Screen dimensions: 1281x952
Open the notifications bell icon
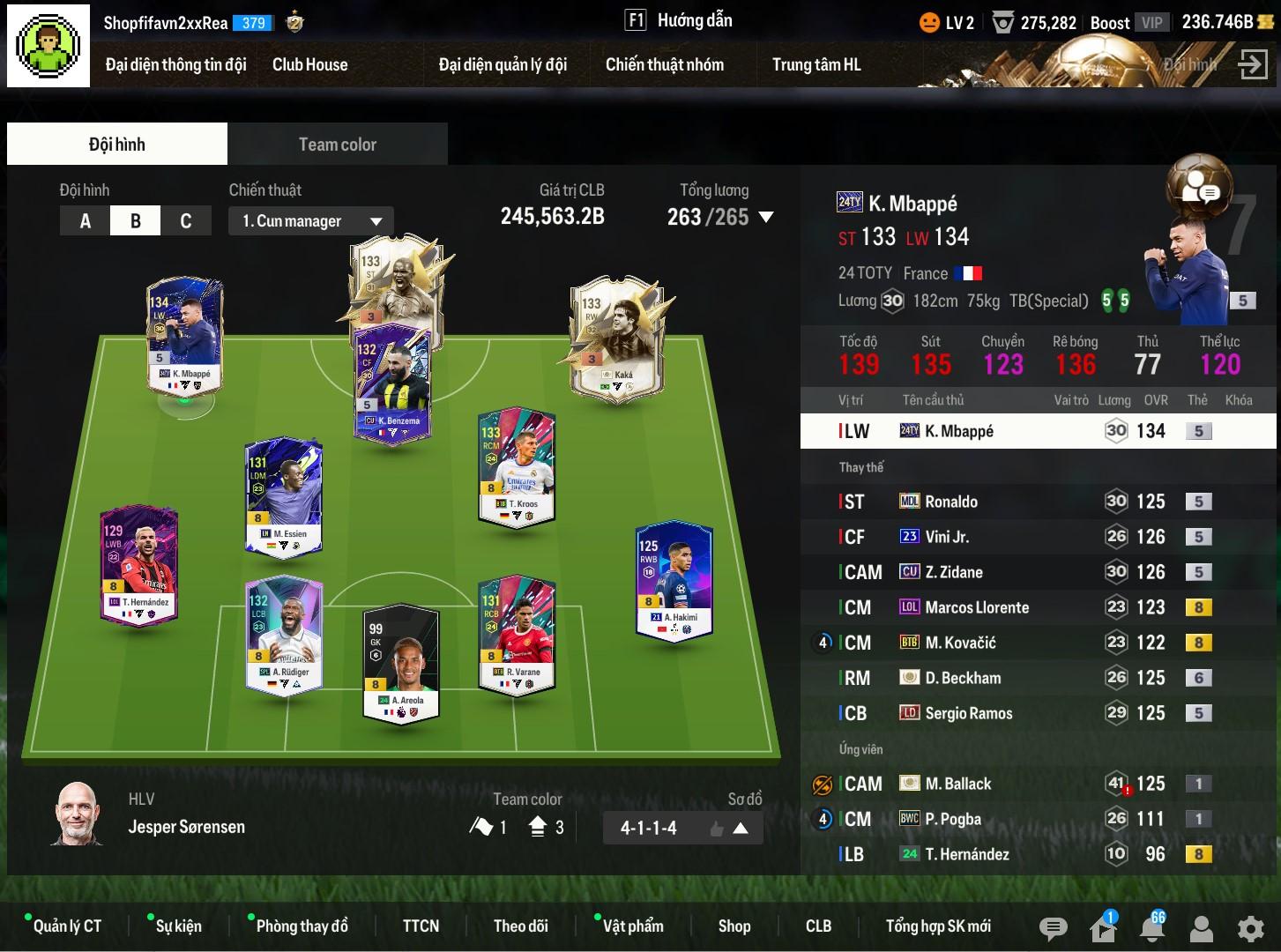(x=1151, y=928)
